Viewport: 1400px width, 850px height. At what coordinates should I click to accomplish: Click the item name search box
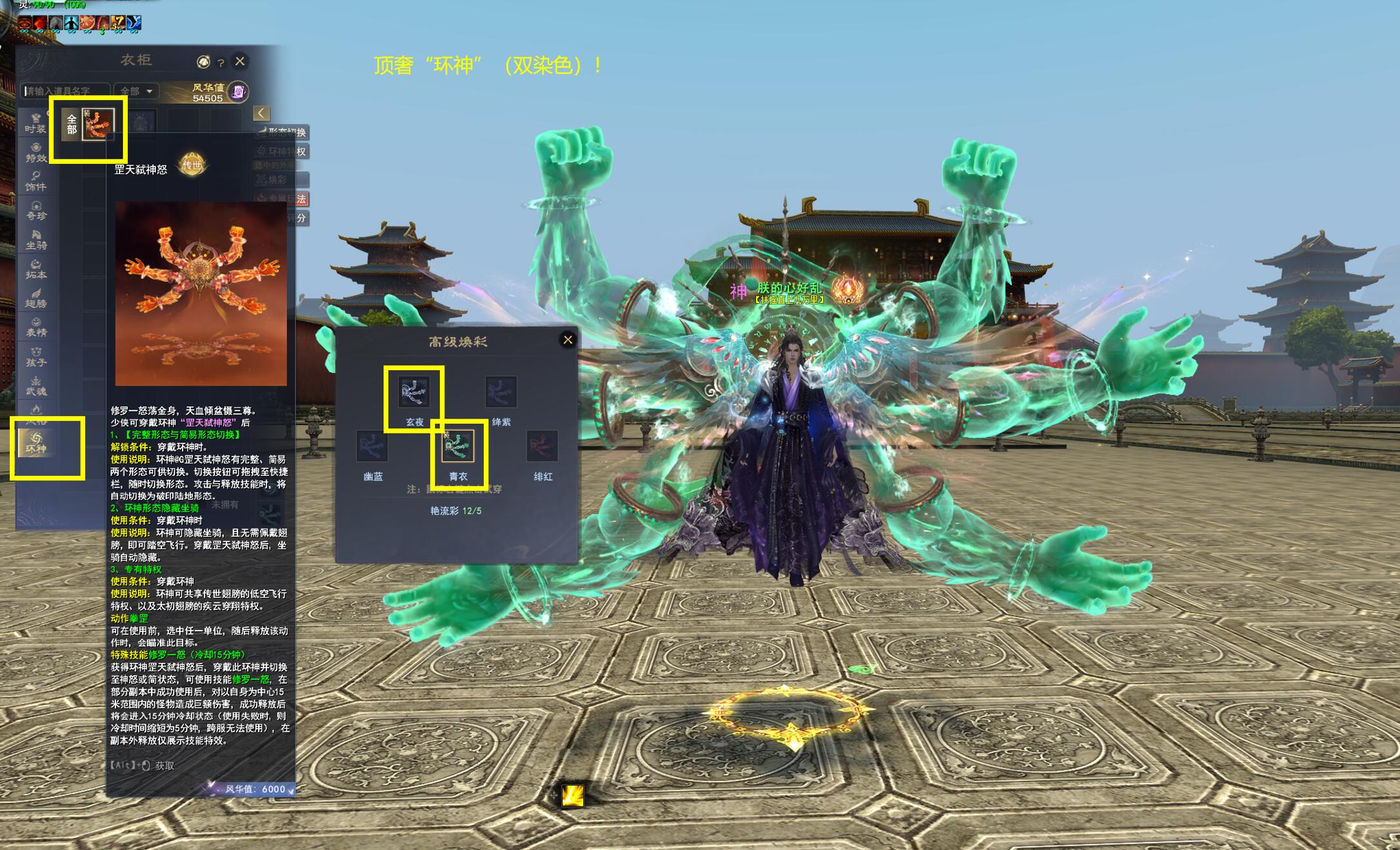point(65,92)
